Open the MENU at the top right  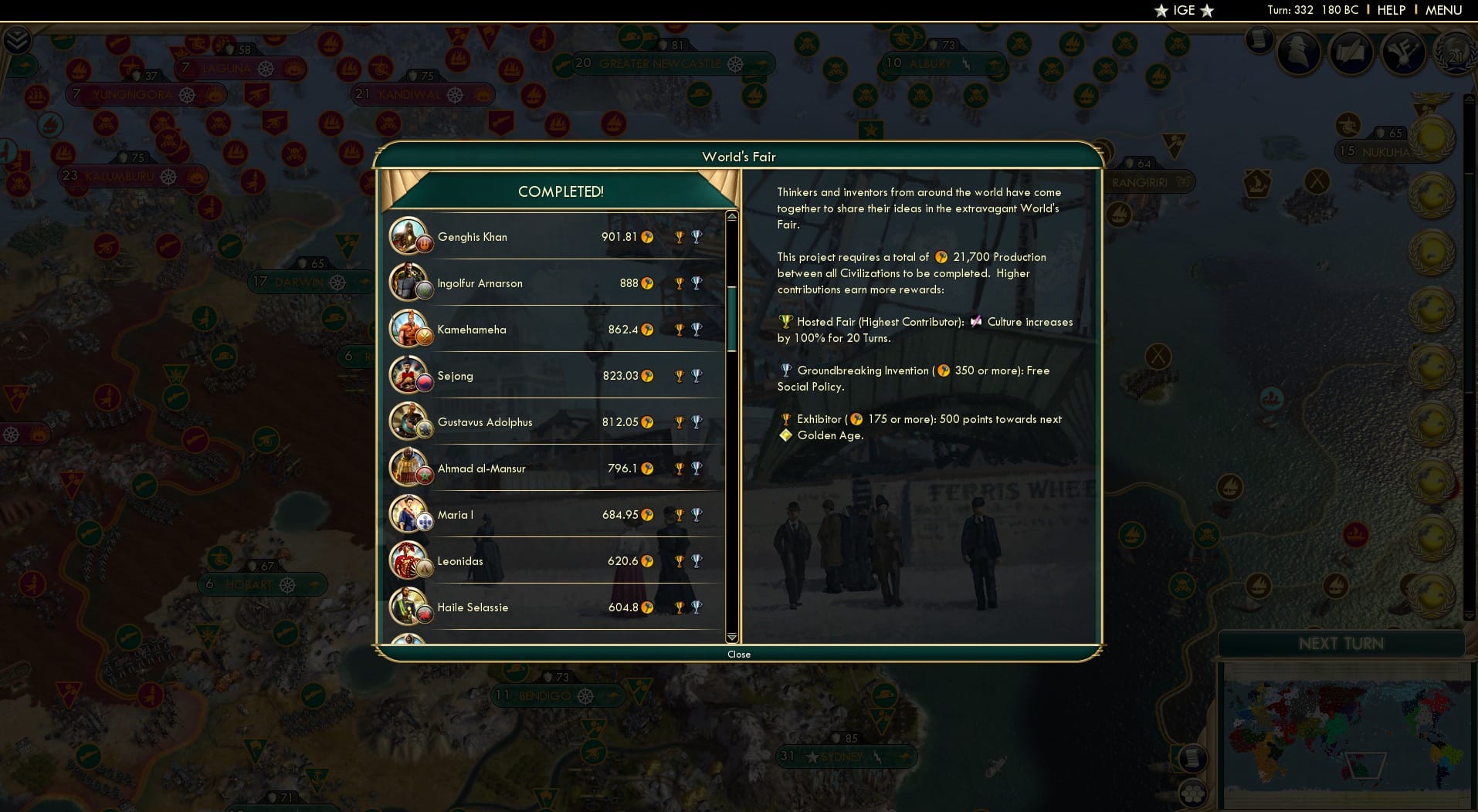1443,10
